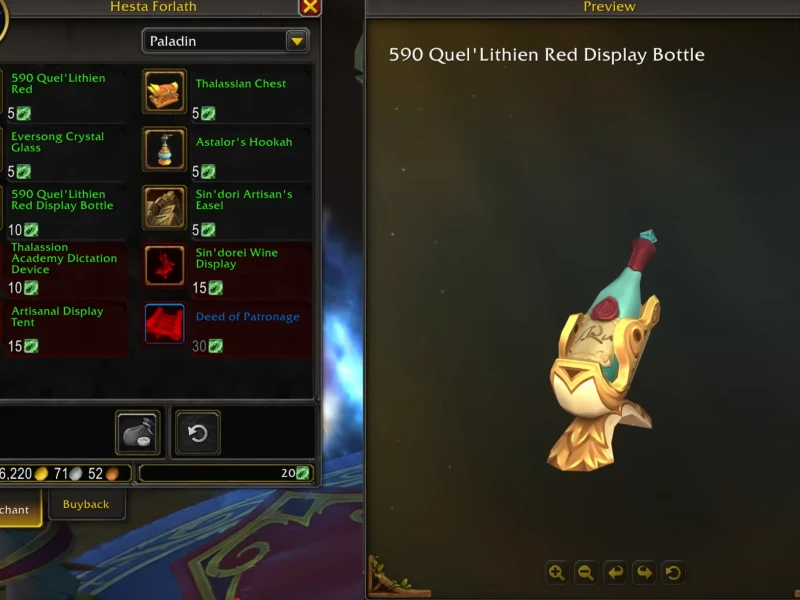Image resolution: width=800 pixels, height=600 pixels.
Task: Open the Paladin class filter dropdown
Action: (296, 41)
